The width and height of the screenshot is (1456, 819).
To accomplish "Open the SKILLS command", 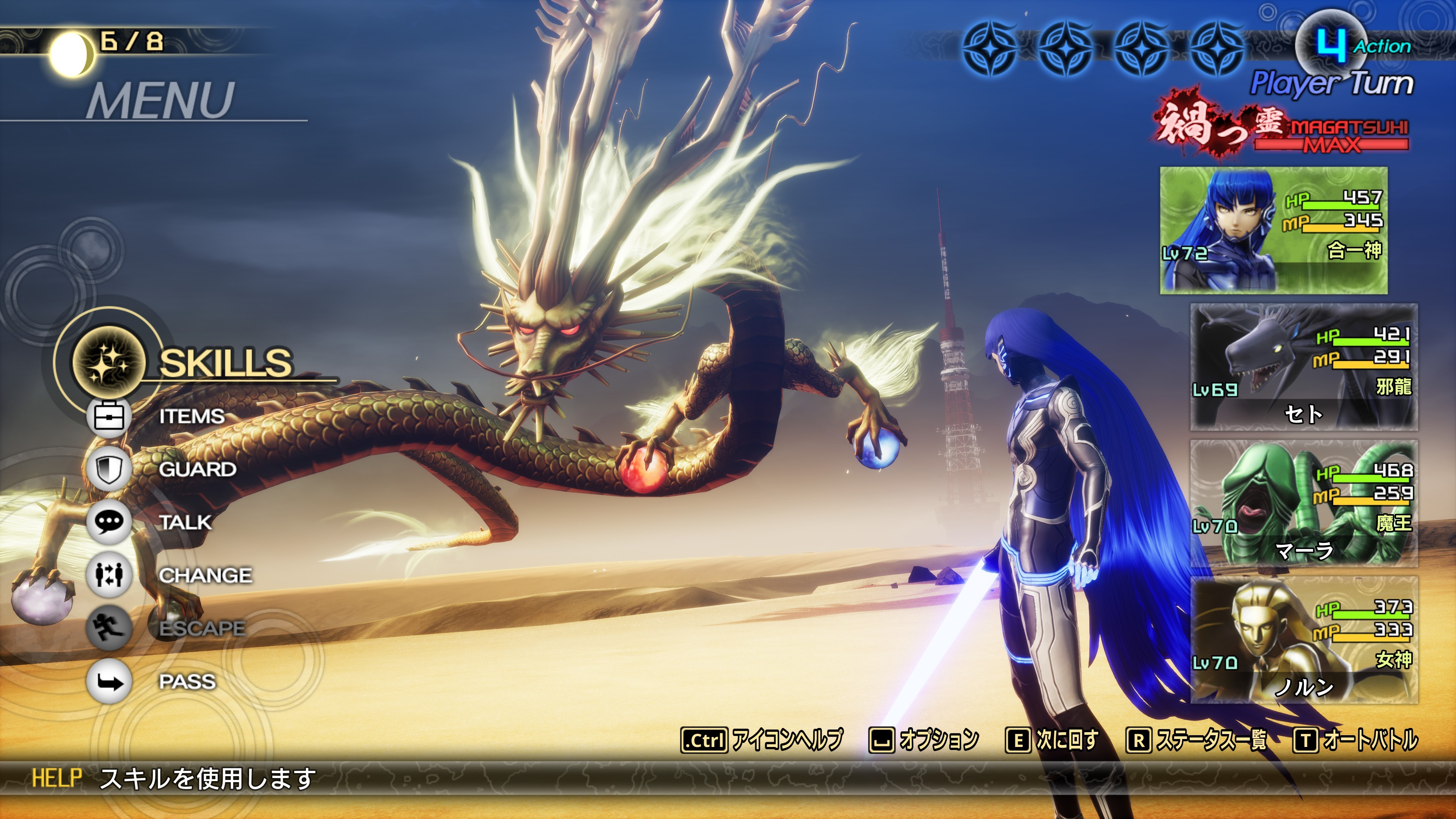I will [x=224, y=362].
